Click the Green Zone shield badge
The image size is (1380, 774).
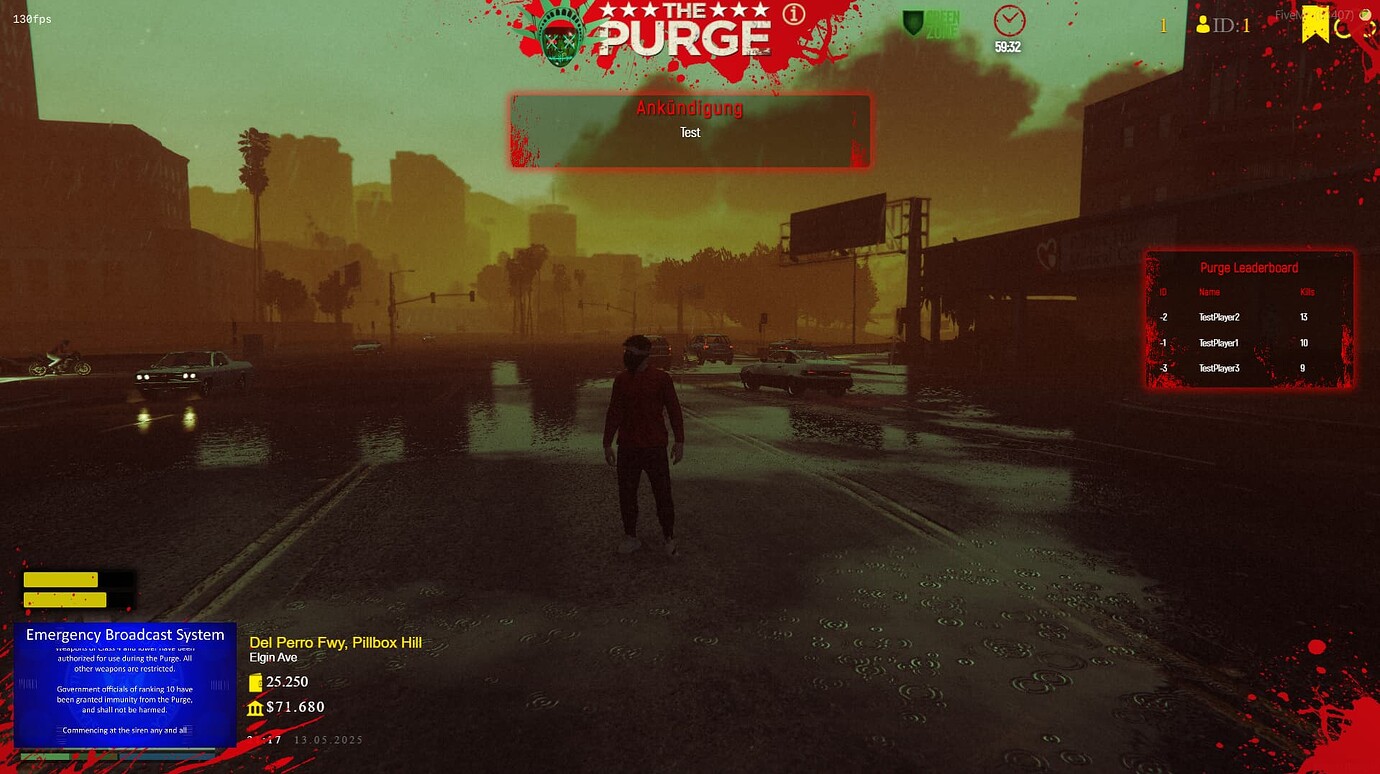911,24
